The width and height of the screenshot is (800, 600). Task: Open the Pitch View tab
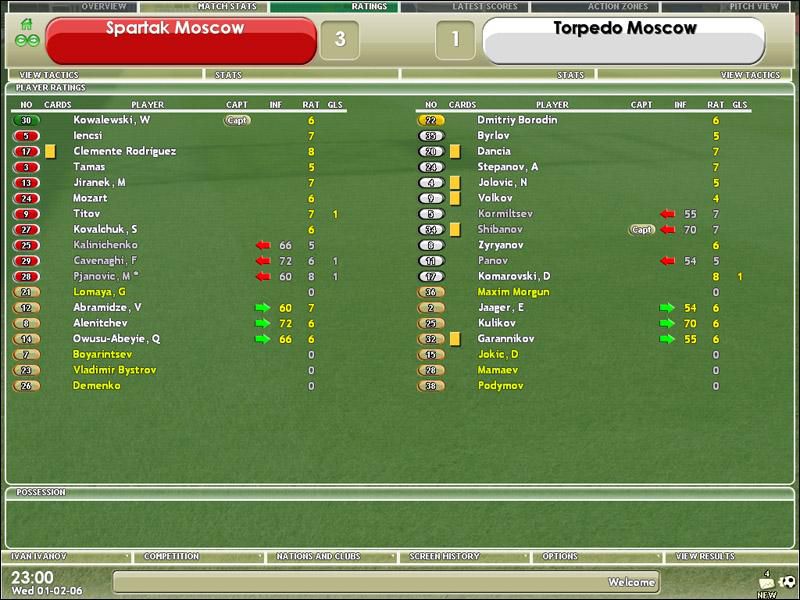754,7
